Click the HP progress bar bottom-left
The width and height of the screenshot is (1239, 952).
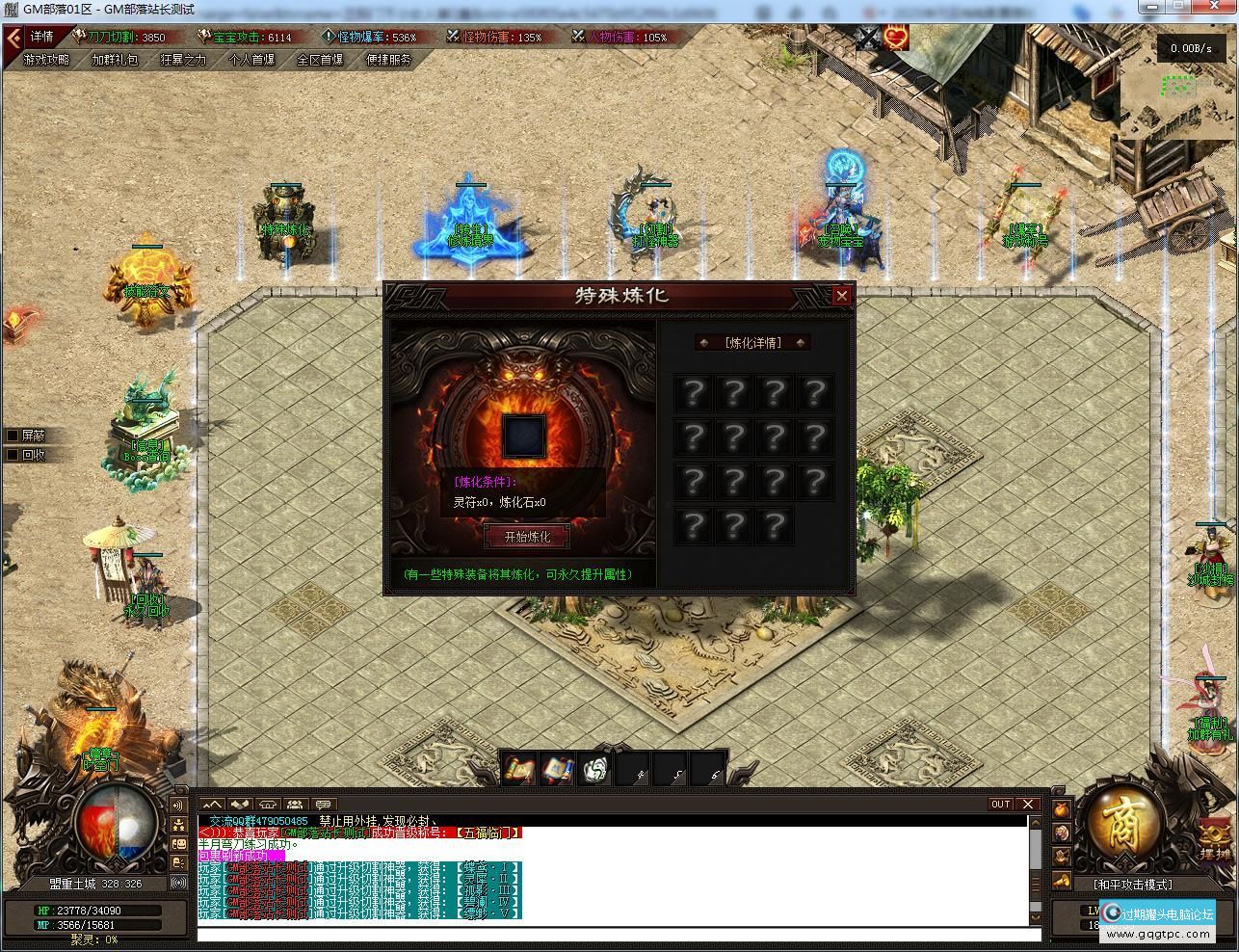tap(96, 909)
